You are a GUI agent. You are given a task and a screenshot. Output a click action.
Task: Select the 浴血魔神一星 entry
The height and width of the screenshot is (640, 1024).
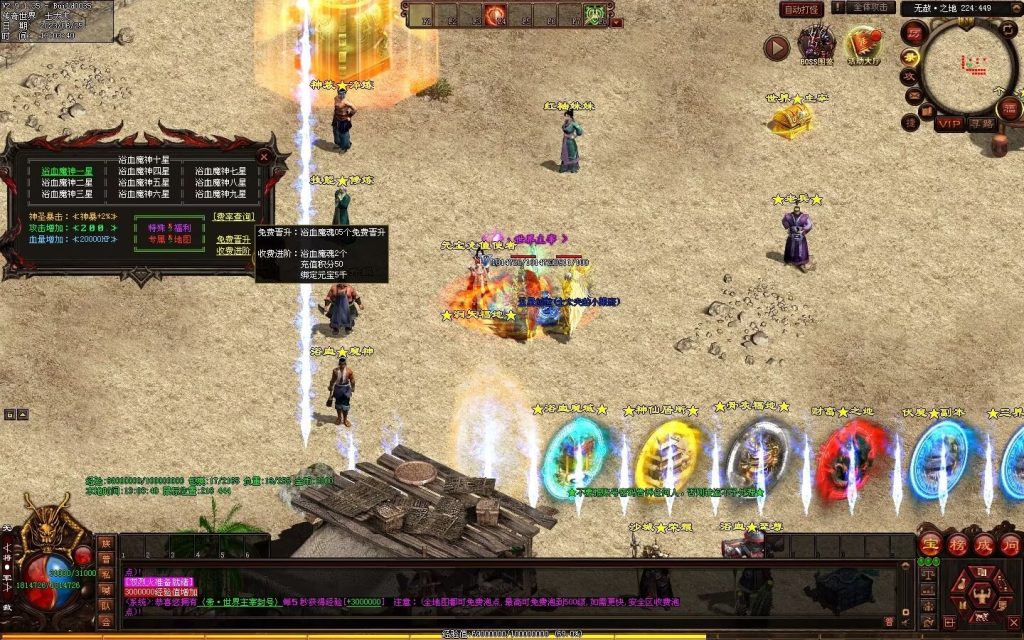pyautogui.click(x=67, y=171)
